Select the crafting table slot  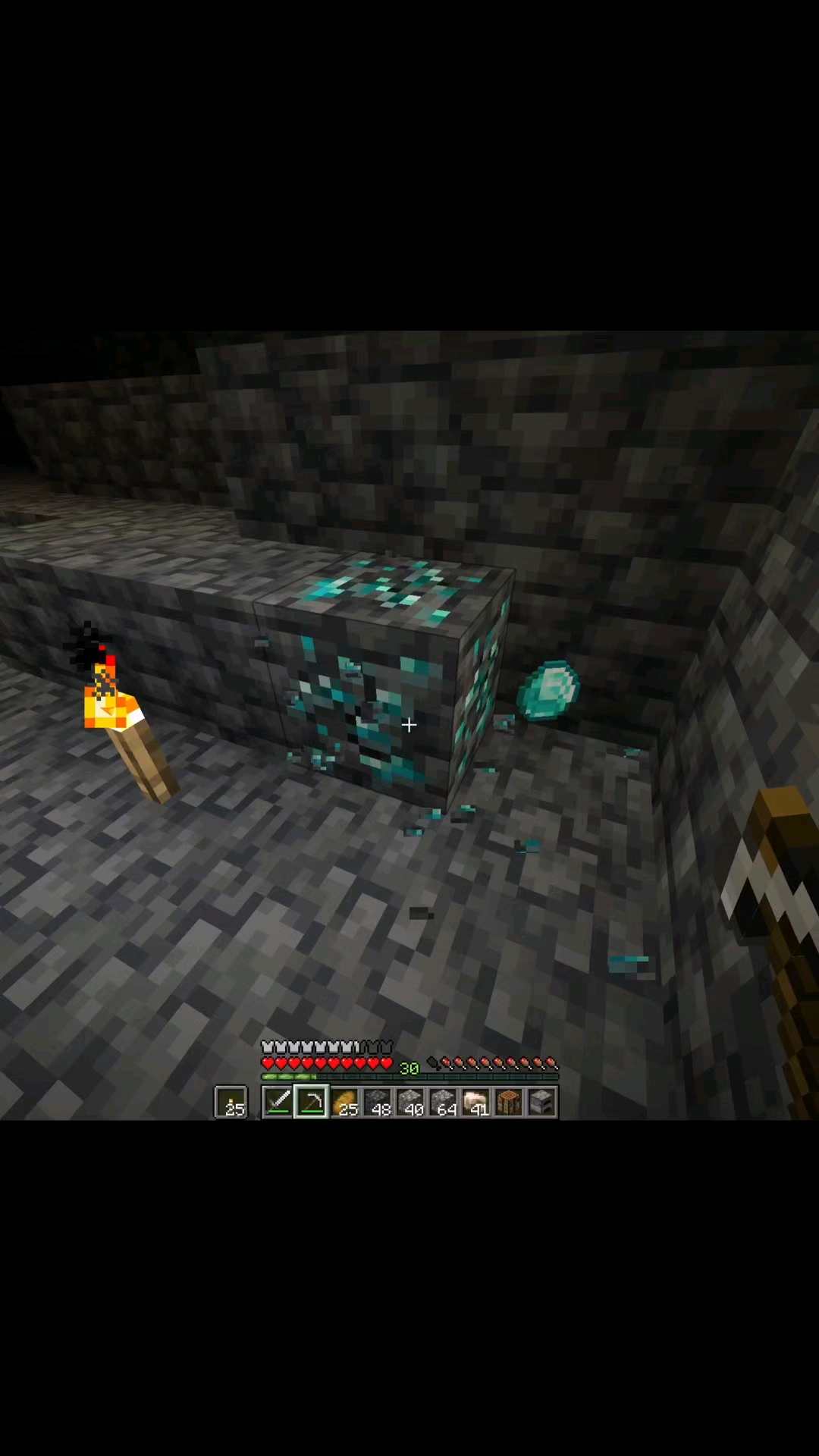(x=509, y=1102)
